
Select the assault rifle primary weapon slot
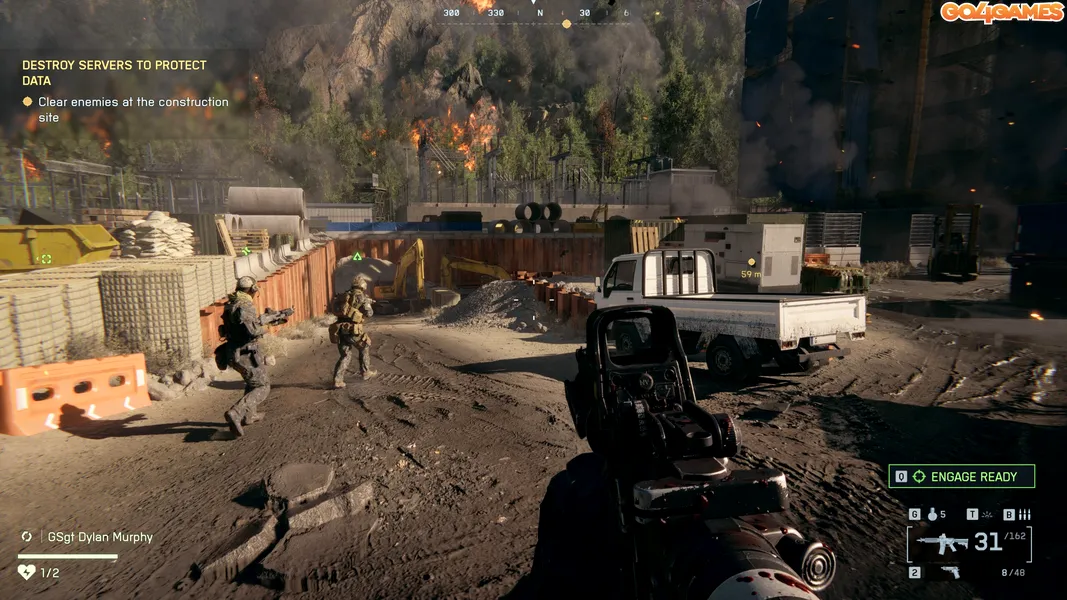(943, 543)
